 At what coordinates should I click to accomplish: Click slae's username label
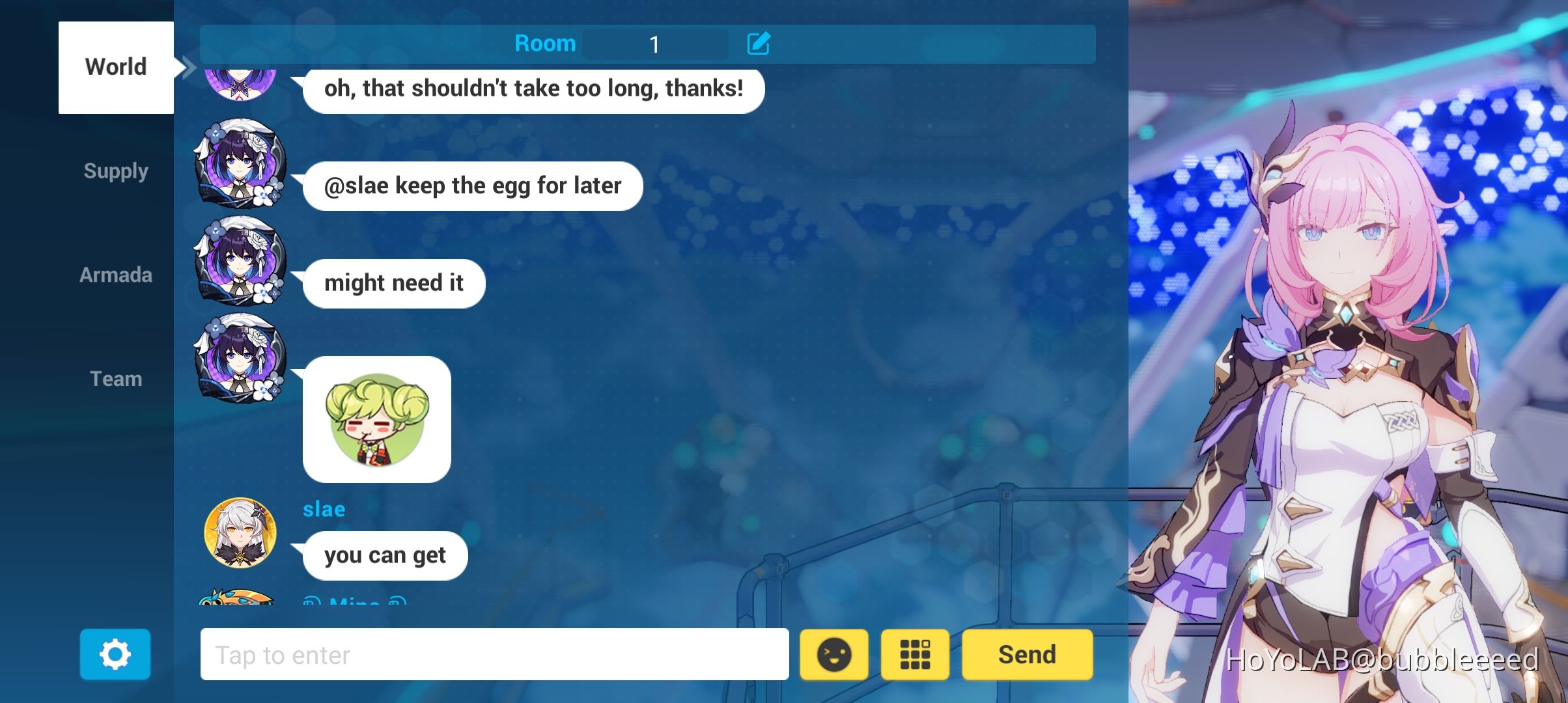pyautogui.click(x=325, y=509)
